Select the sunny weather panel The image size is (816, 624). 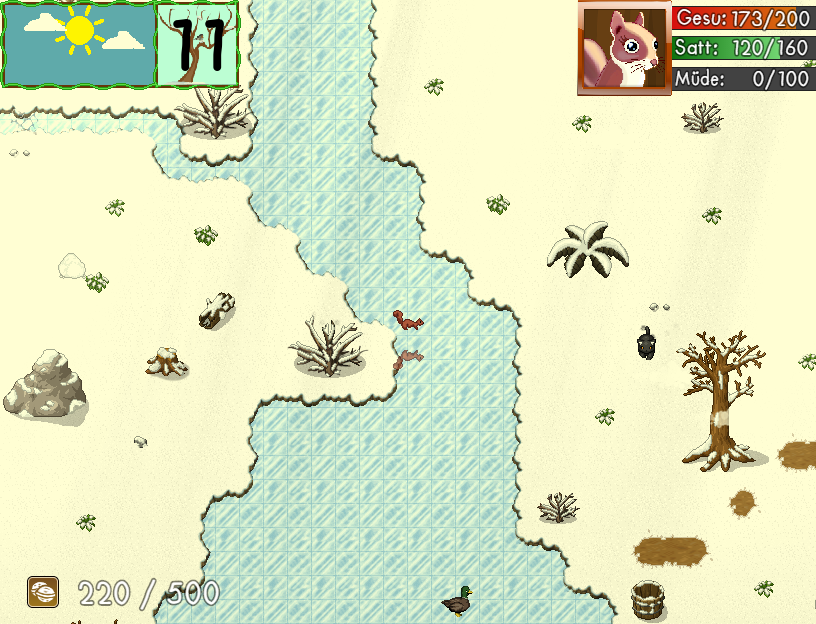(79, 44)
